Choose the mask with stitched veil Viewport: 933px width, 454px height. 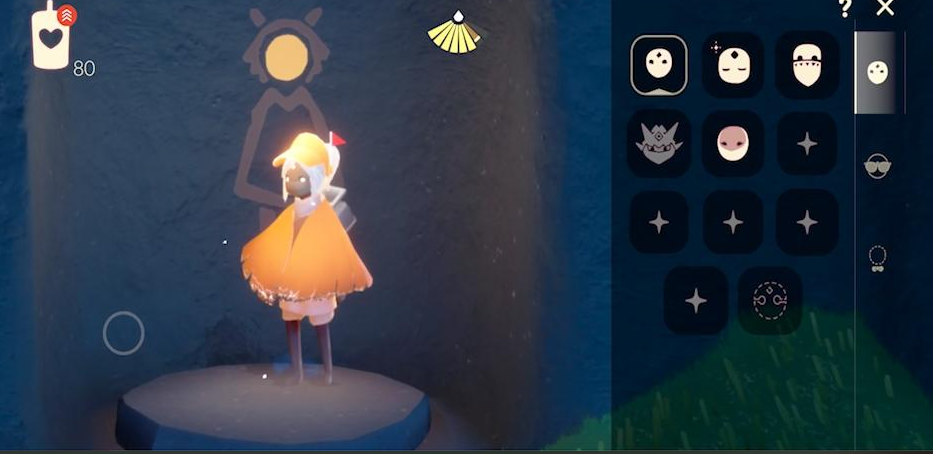(x=807, y=65)
